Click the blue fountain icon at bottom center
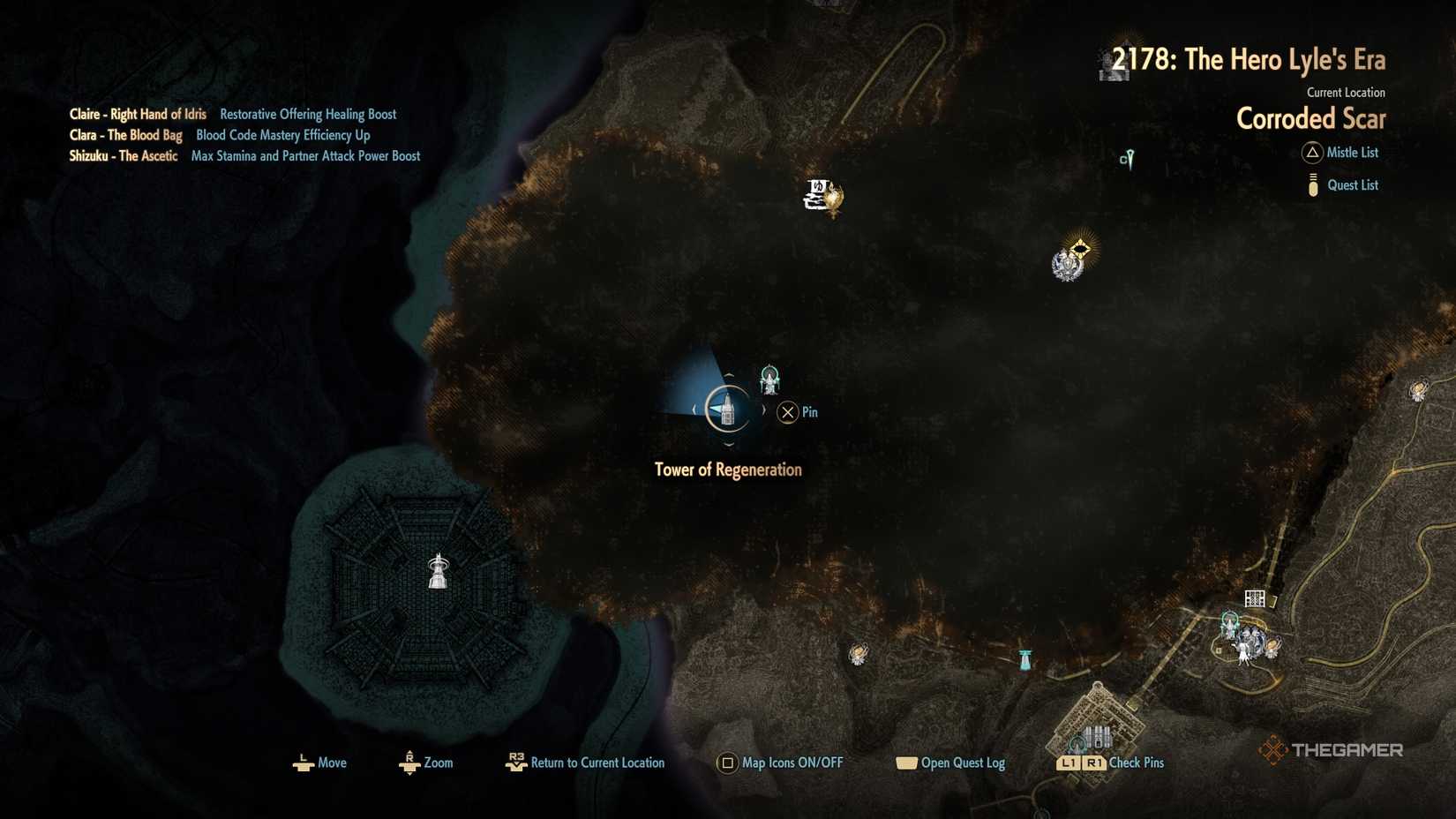This screenshot has width=1456, height=819. [x=1024, y=657]
